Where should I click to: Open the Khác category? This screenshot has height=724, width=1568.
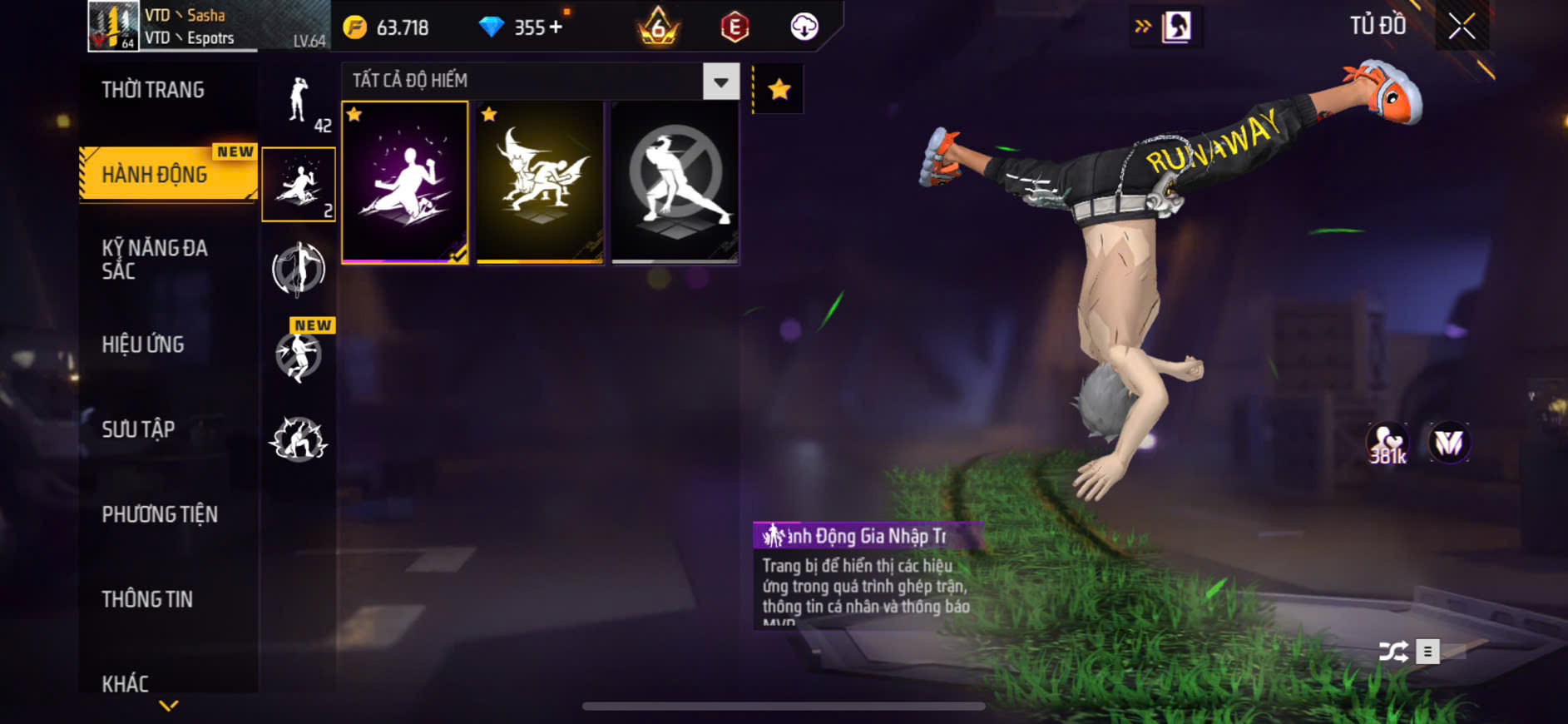tap(126, 683)
